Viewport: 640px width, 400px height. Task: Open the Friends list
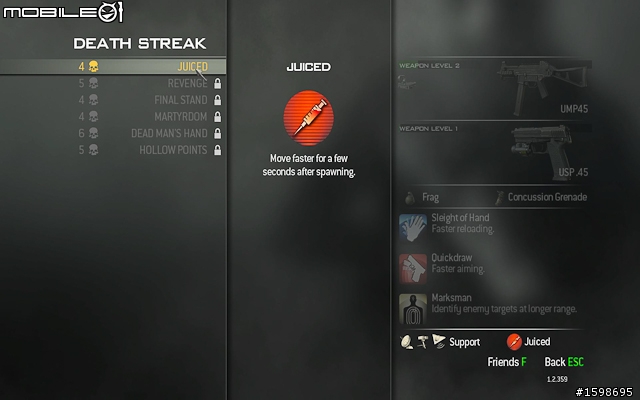click(x=506, y=361)
